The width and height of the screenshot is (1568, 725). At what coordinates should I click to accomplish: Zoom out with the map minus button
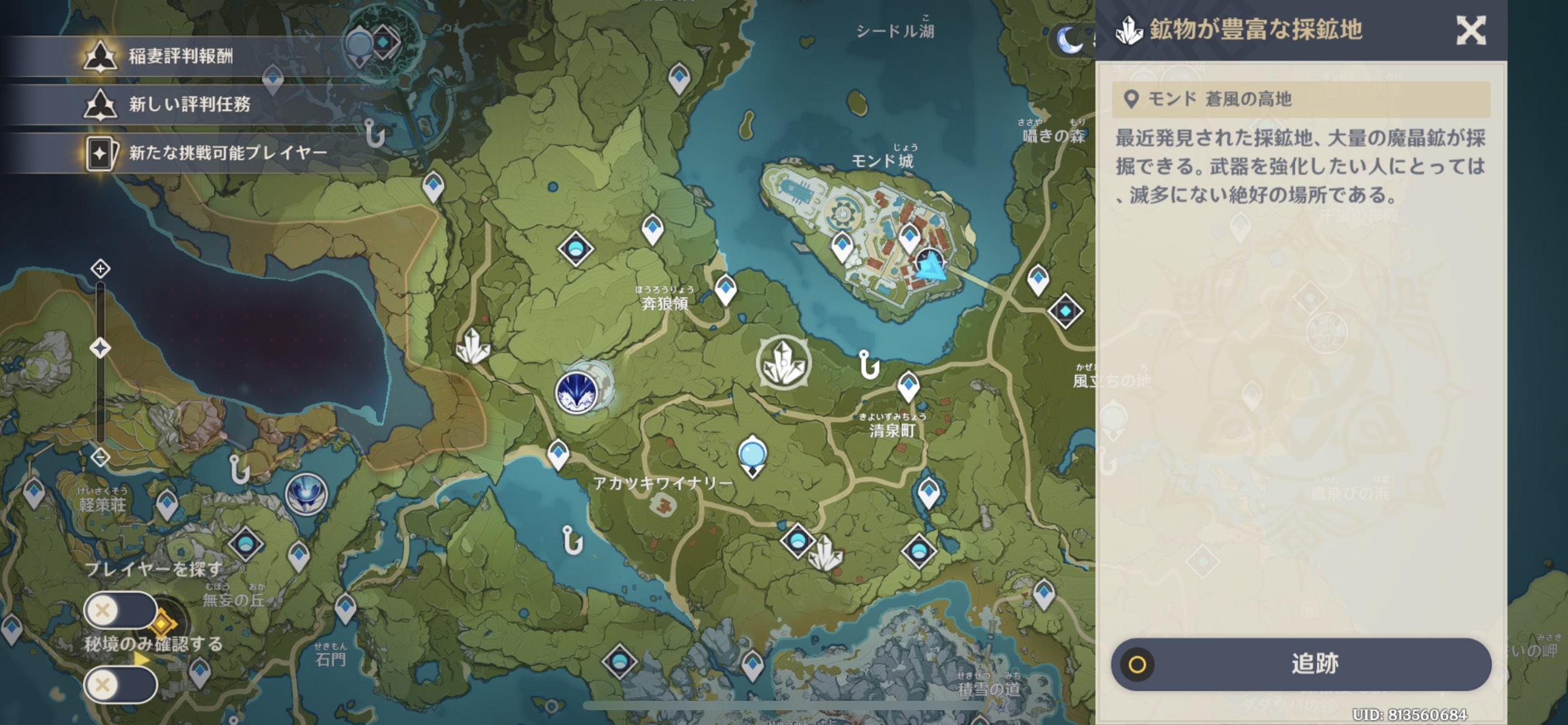[x=100, y=457]
